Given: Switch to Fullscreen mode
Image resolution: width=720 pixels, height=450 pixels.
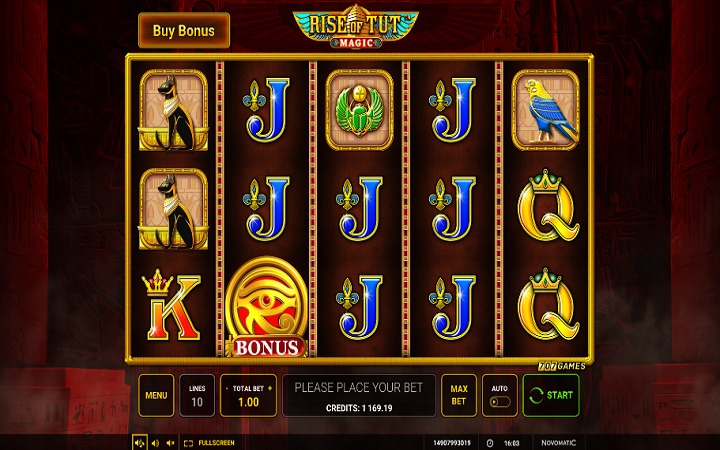Looking at the screenshot, I should pyautogui.click(x=210, y=441).
